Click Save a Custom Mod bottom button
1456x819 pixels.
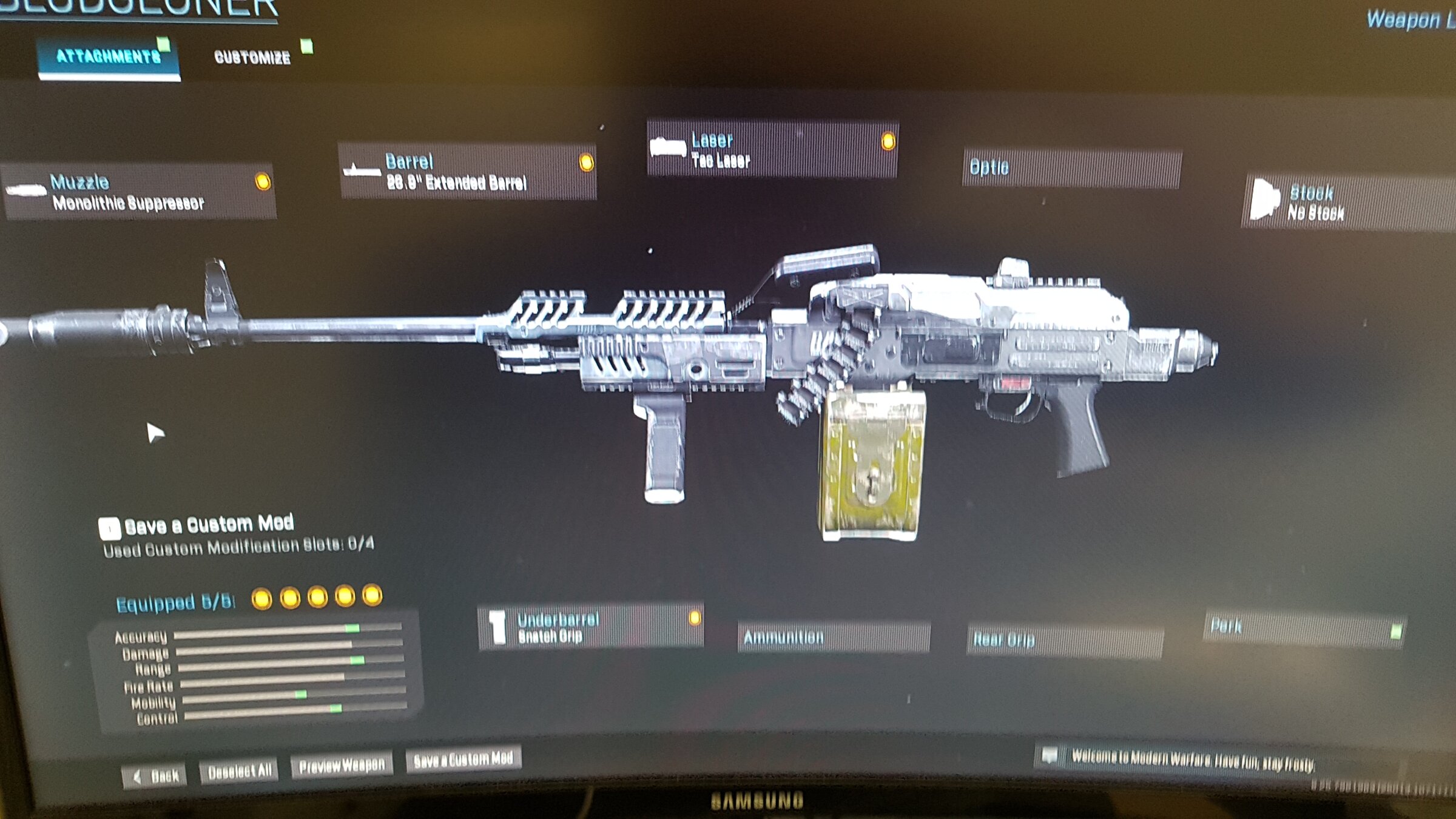coord(464,759)
